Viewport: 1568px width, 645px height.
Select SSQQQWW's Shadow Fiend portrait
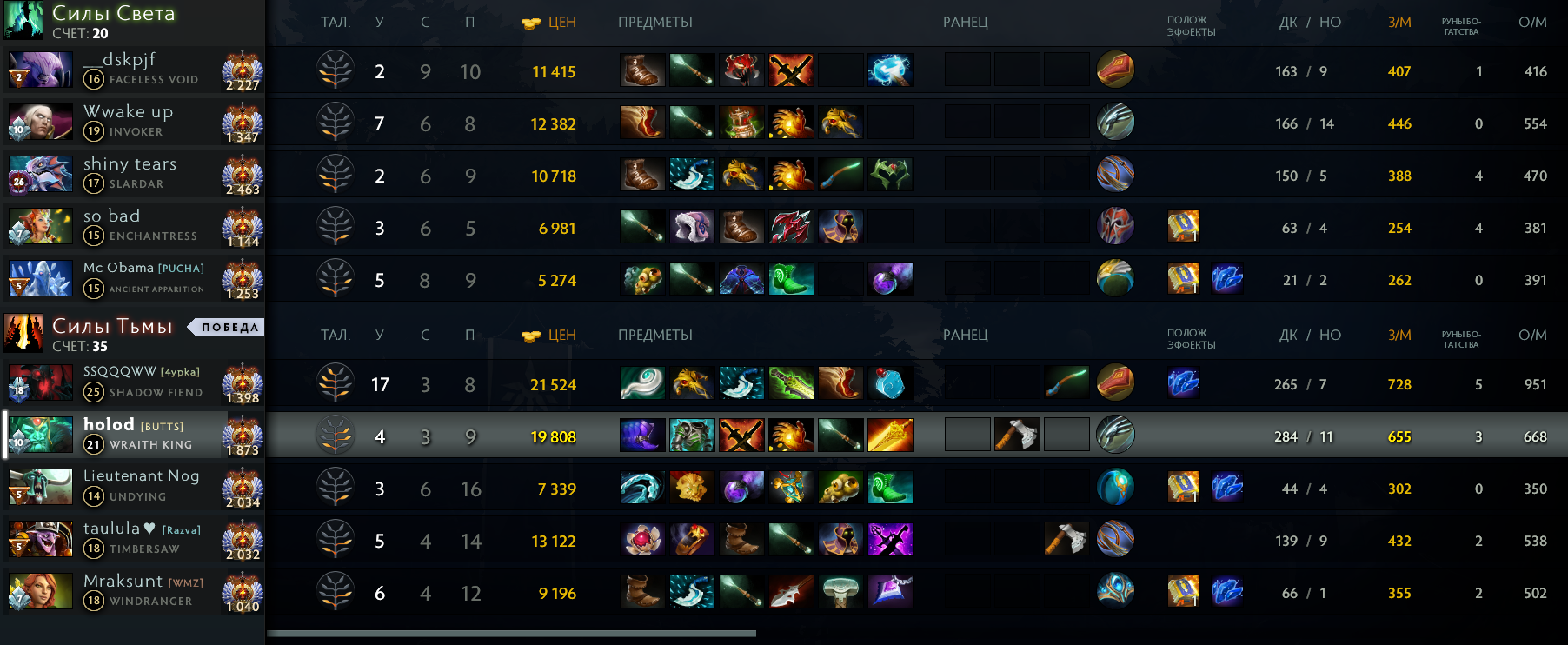(40, 383)
